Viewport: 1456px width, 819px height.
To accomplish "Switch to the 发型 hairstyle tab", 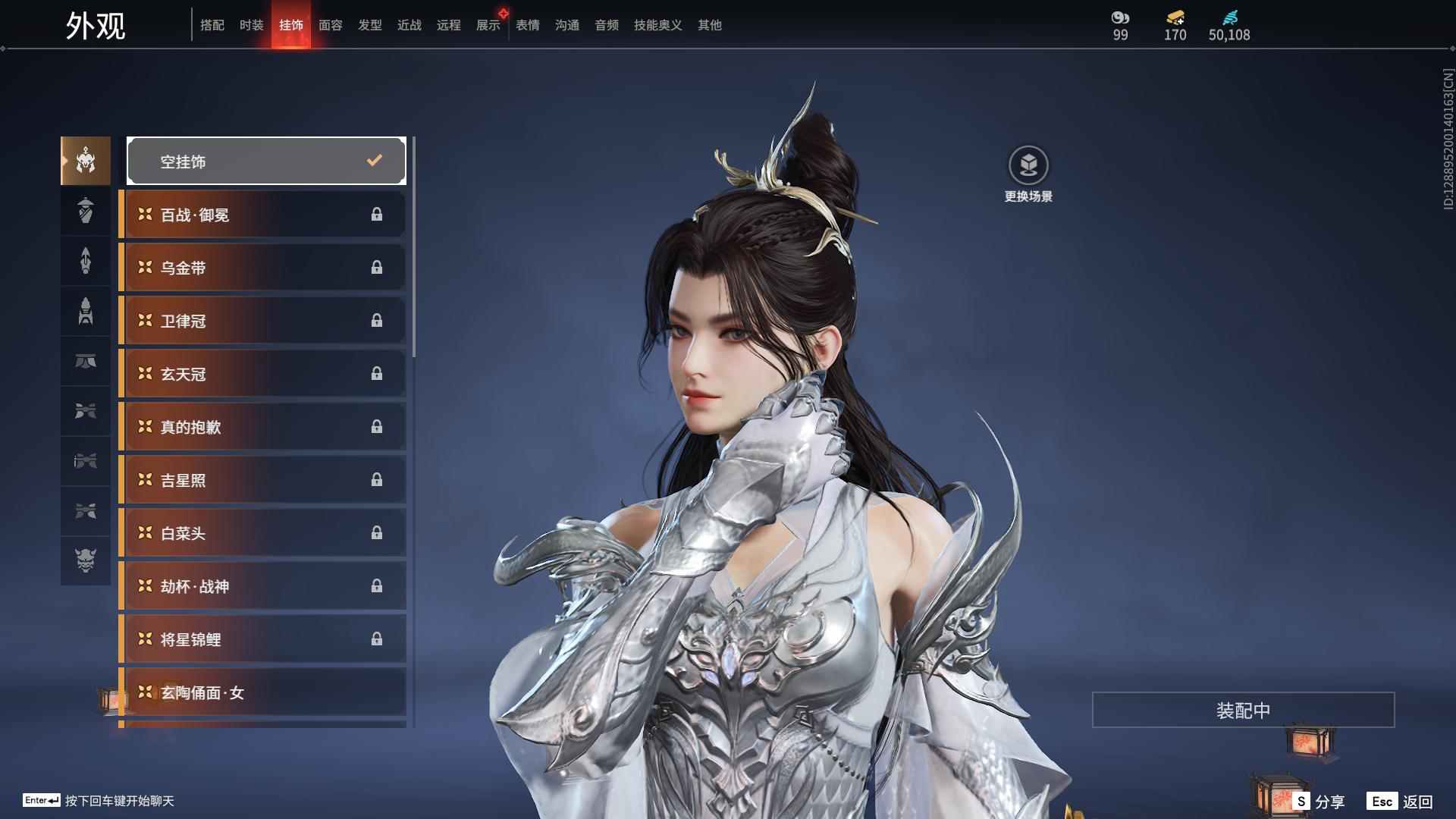I will click(x=369, y=24).
